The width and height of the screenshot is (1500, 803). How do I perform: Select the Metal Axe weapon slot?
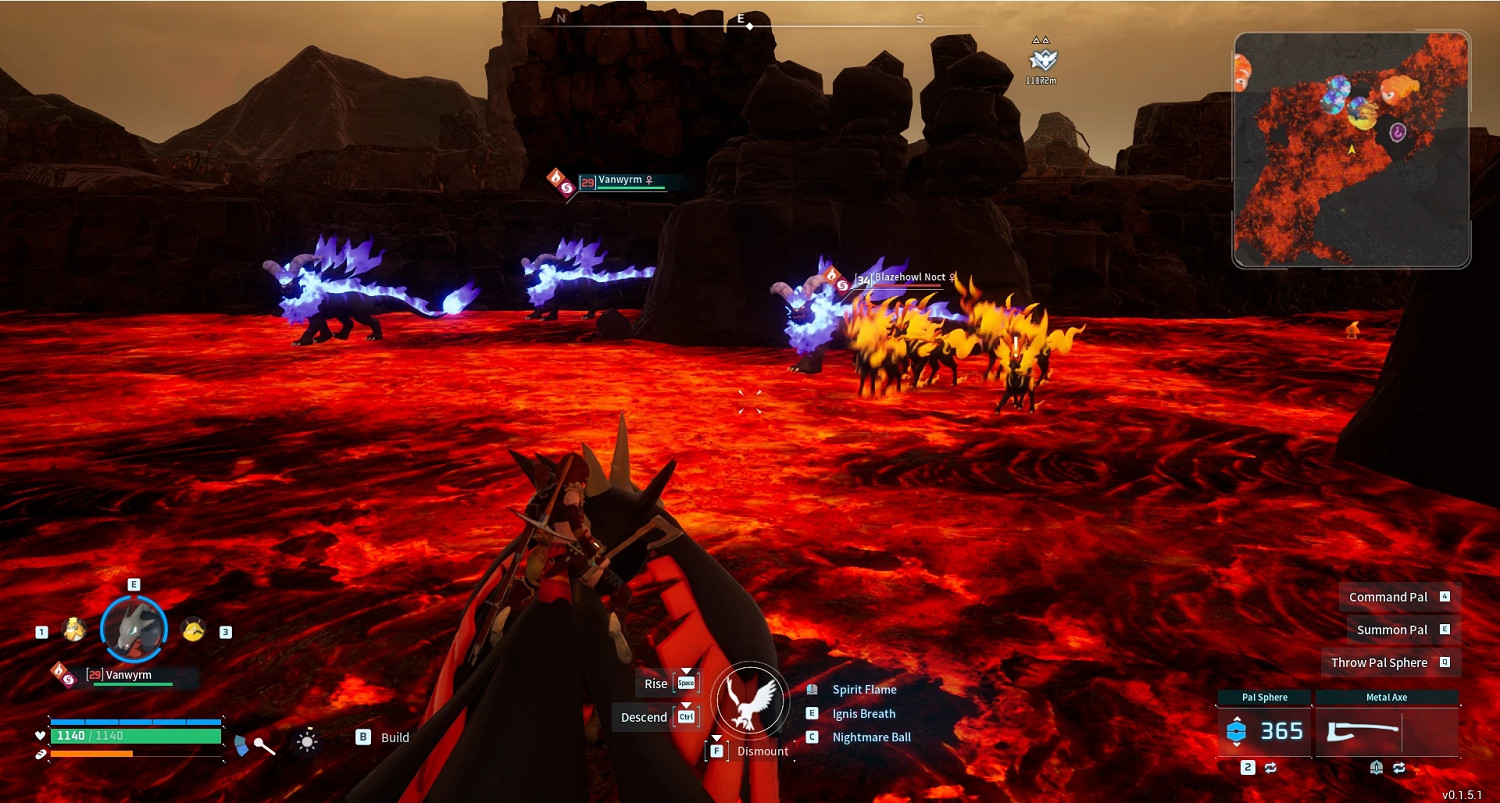point(1386,732)
